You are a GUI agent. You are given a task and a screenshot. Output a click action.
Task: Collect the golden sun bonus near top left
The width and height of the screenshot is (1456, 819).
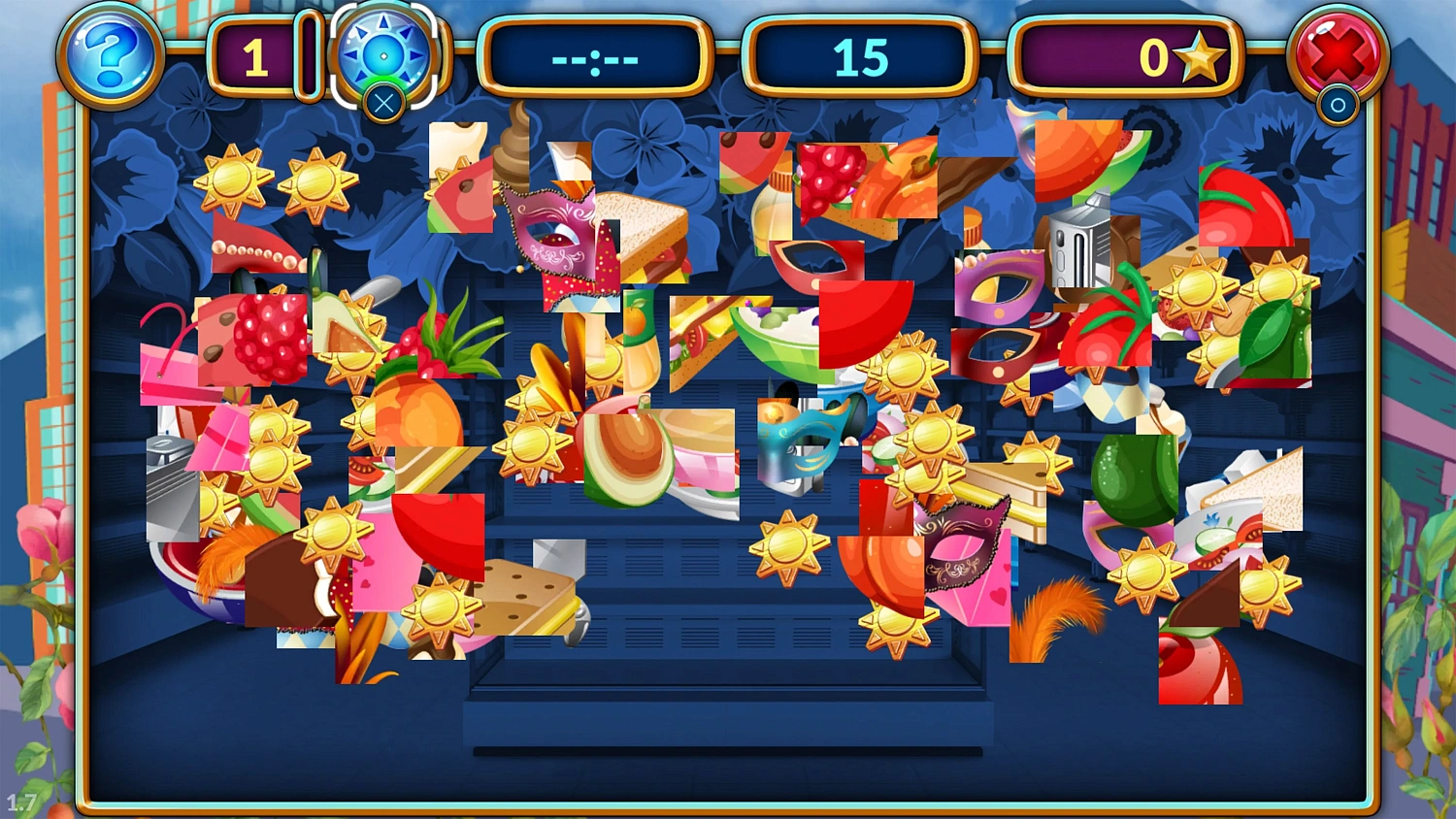click(231, 180)
